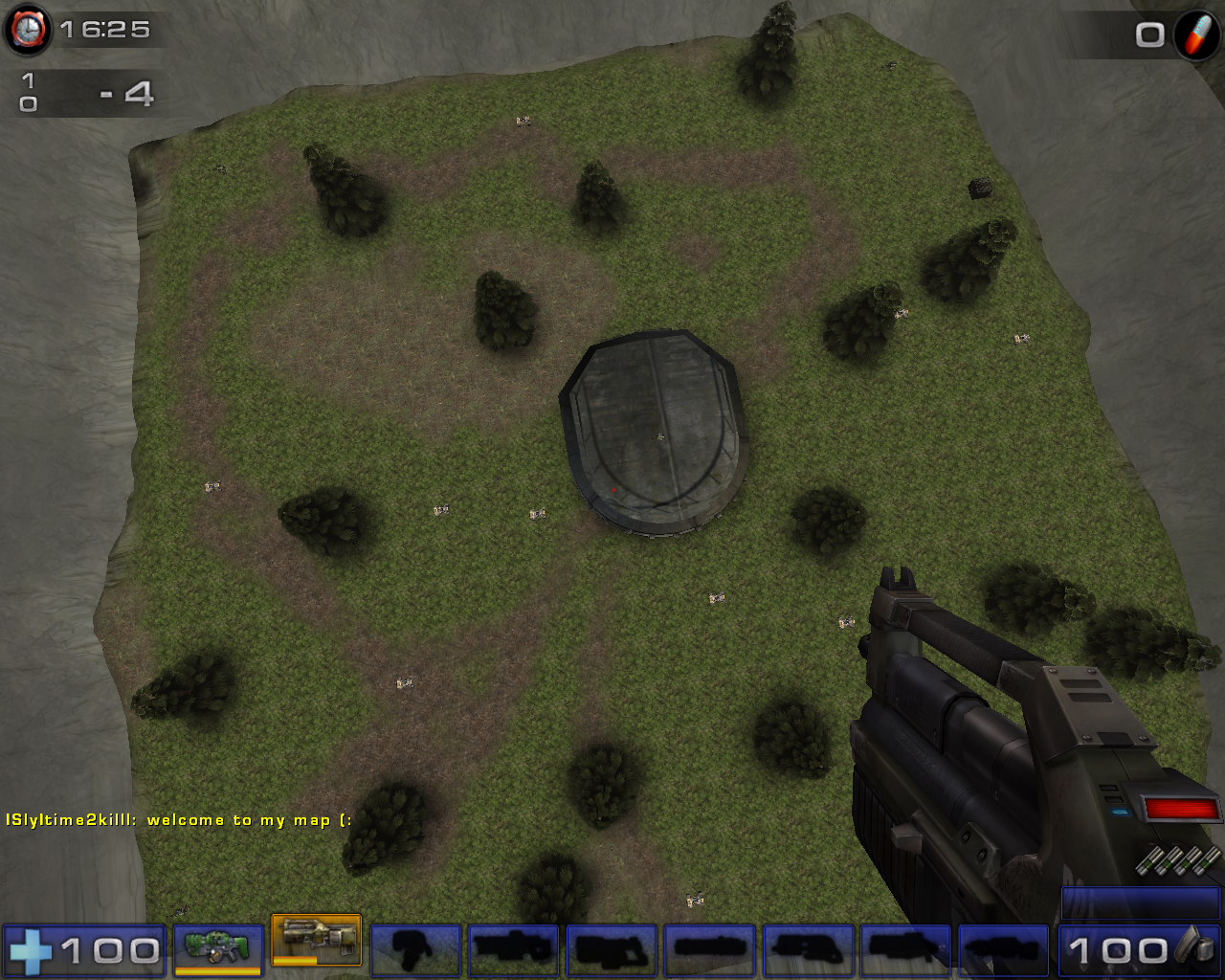The height and width of the screenshot is (980, 1225).
Task: Select the darkened pistol-shaped weapon slot
Action: 415,949
